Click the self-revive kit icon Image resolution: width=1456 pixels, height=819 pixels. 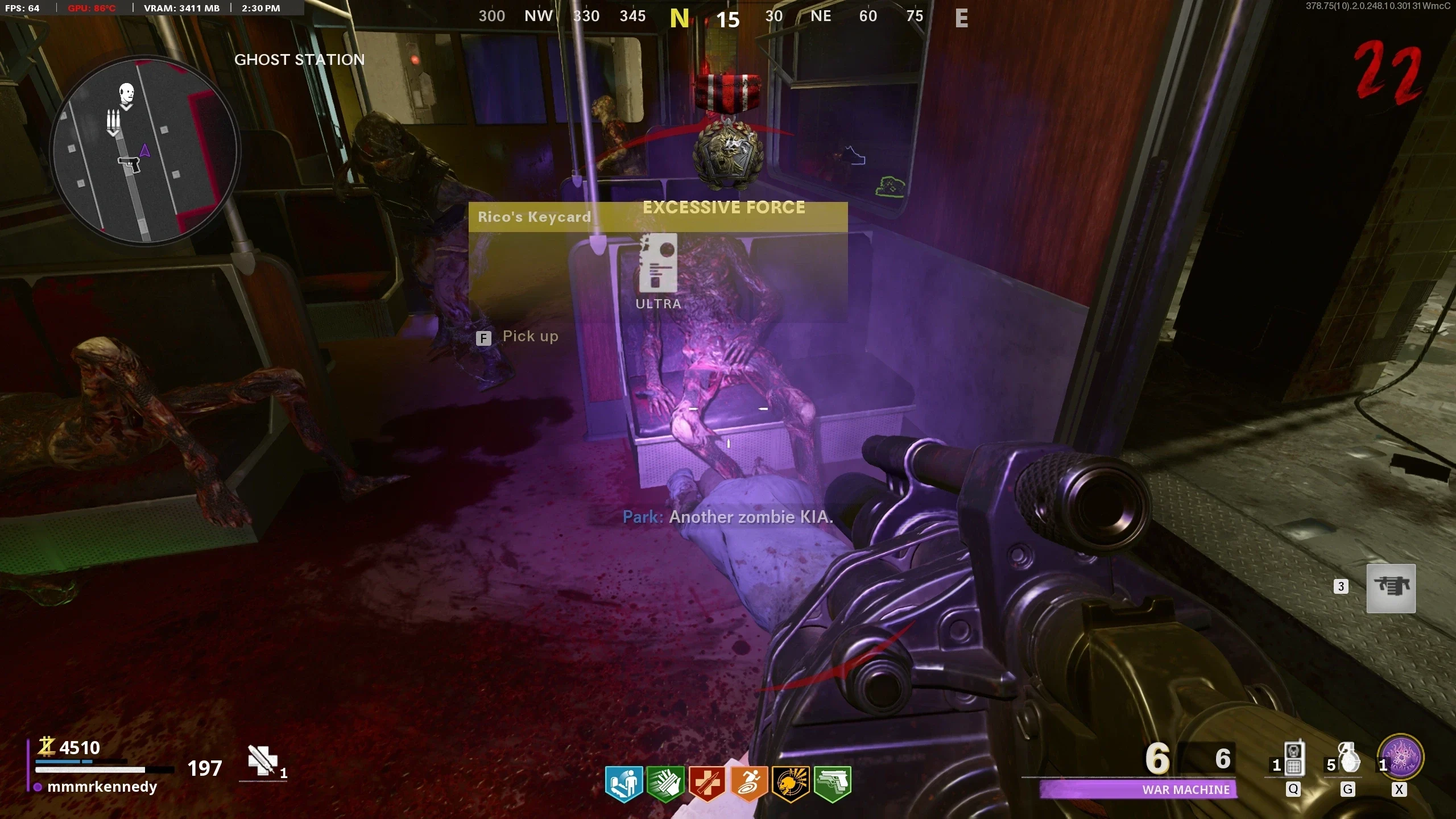point(262,760)
